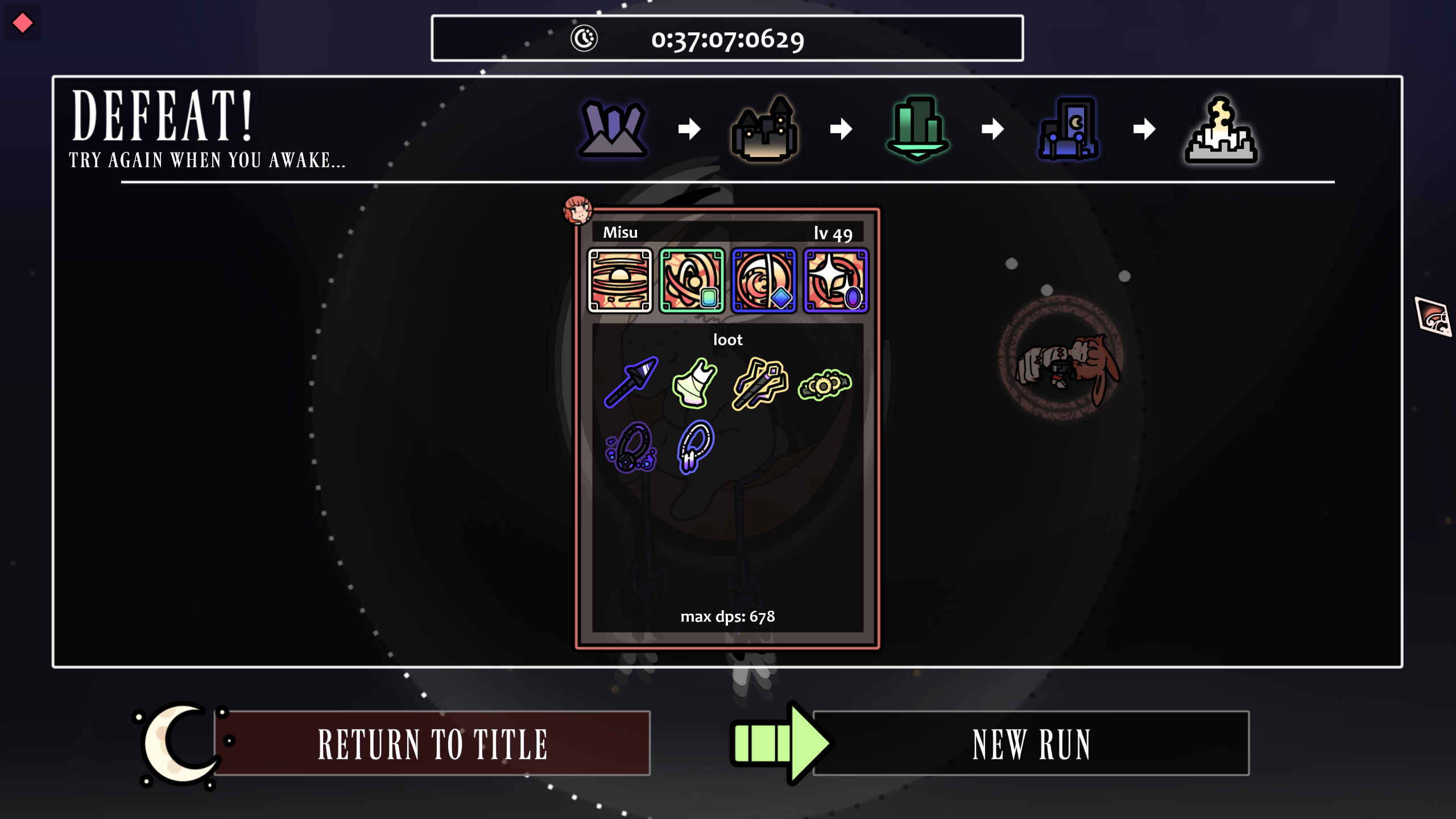
Task: Select the blue ring pendant loot item
Action: pos(696,446)
